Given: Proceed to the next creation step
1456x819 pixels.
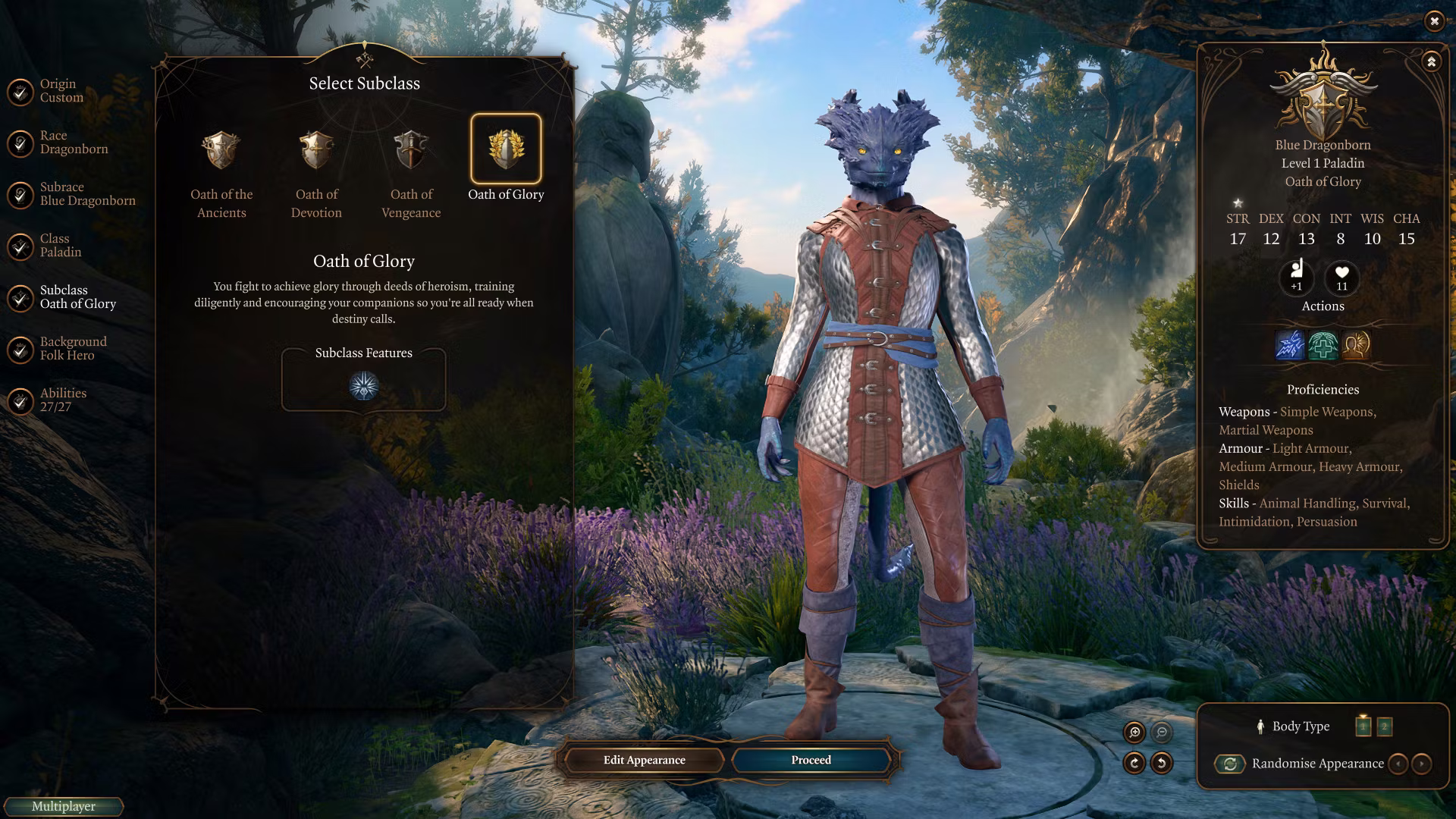Looking at the screenshot, I should [811, 760].
